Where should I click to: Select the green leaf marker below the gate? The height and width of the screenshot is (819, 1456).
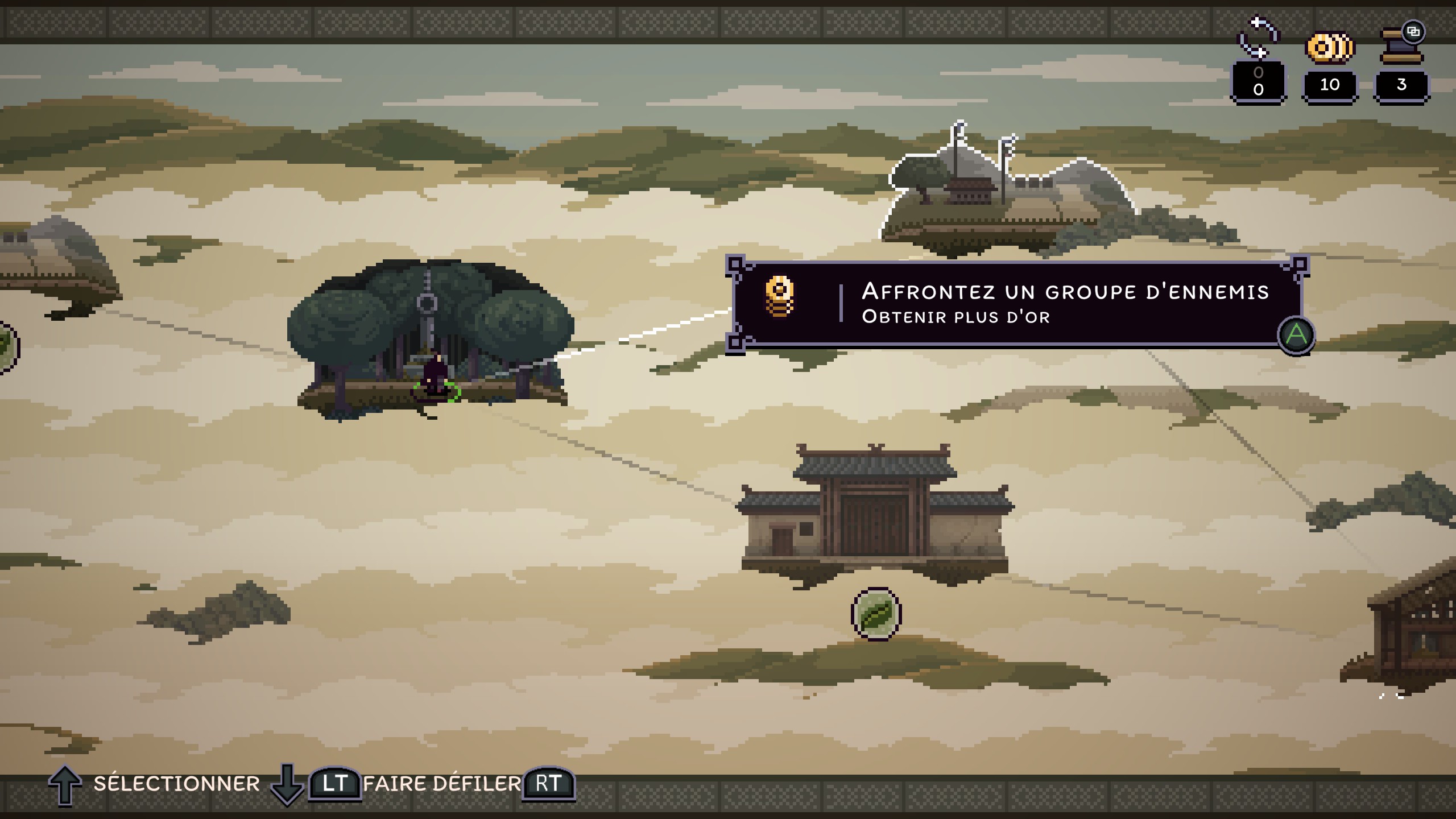coord(876,614)
